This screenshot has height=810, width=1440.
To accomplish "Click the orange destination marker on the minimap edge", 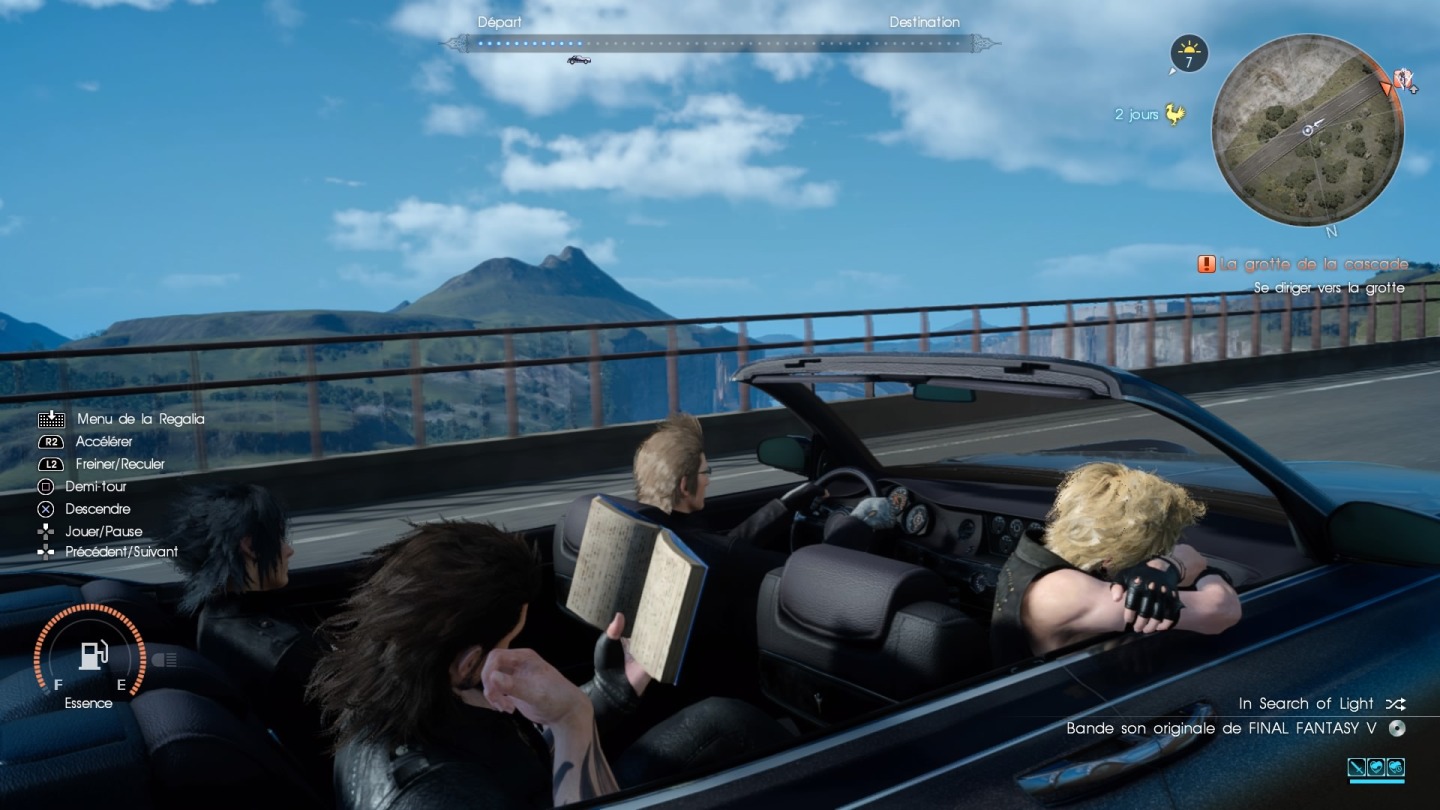I will 1386,88.
